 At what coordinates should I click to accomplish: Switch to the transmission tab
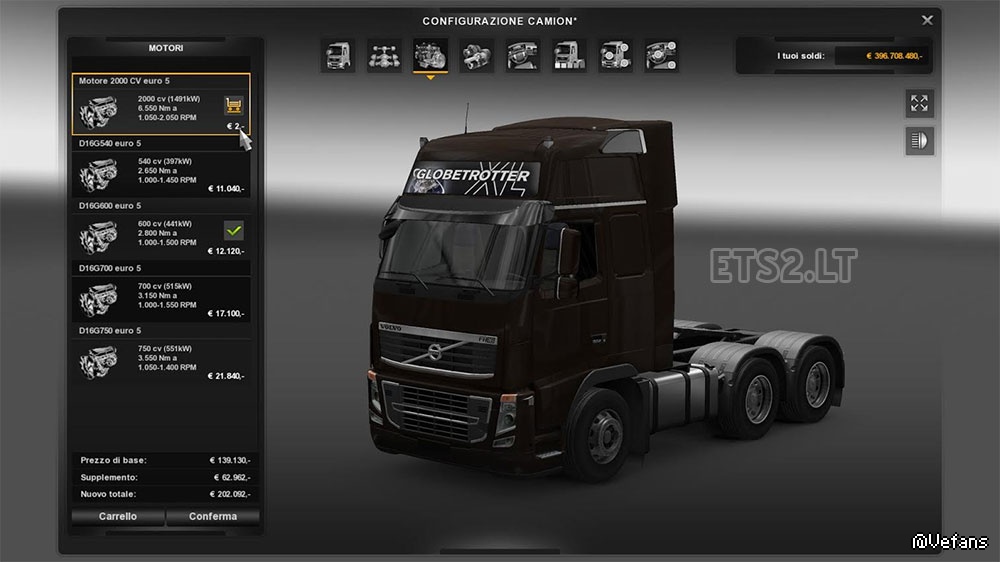click(x=476, y=56)
